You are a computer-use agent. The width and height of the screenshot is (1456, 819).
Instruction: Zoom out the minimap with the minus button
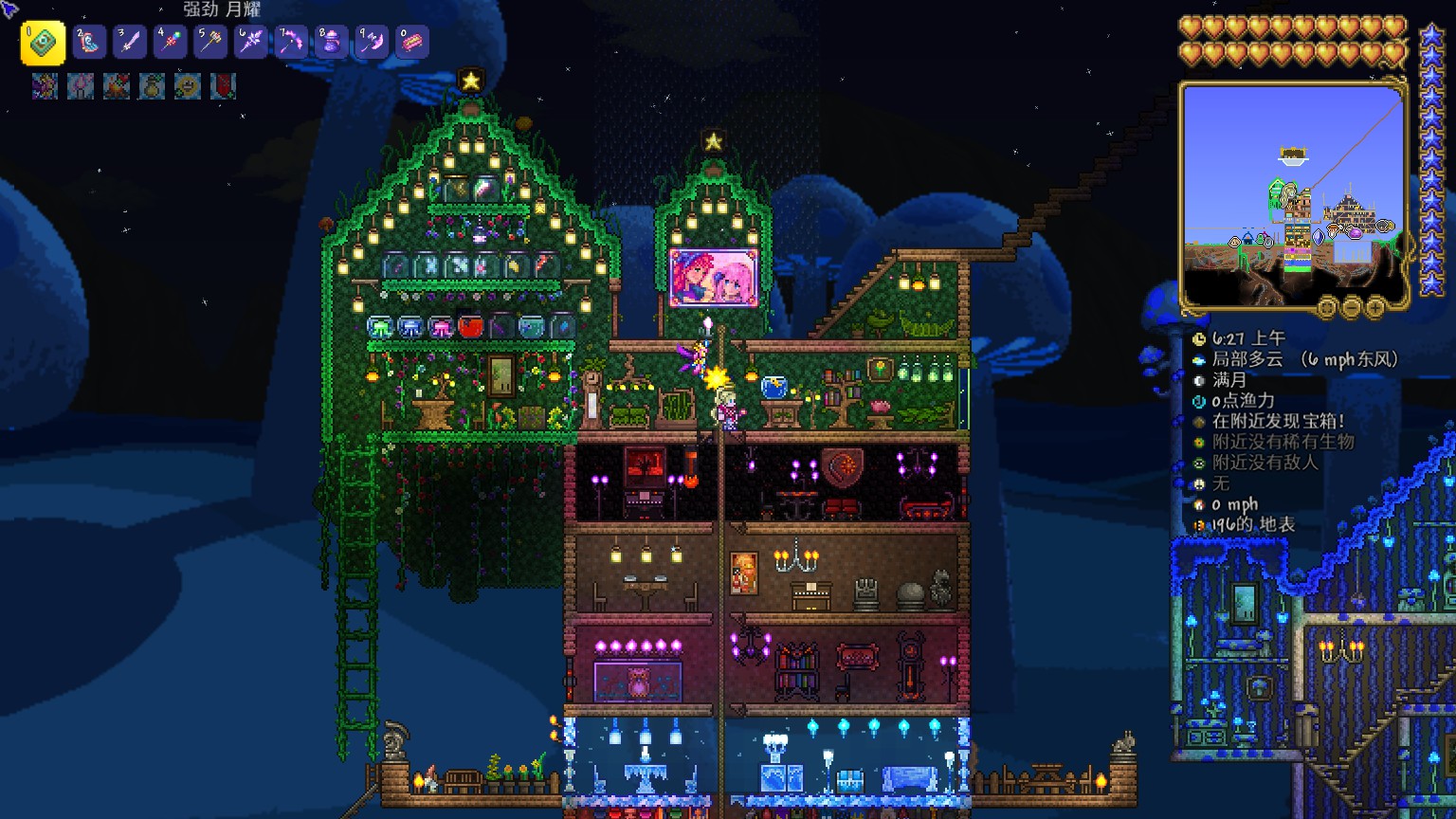(1351, 307)
